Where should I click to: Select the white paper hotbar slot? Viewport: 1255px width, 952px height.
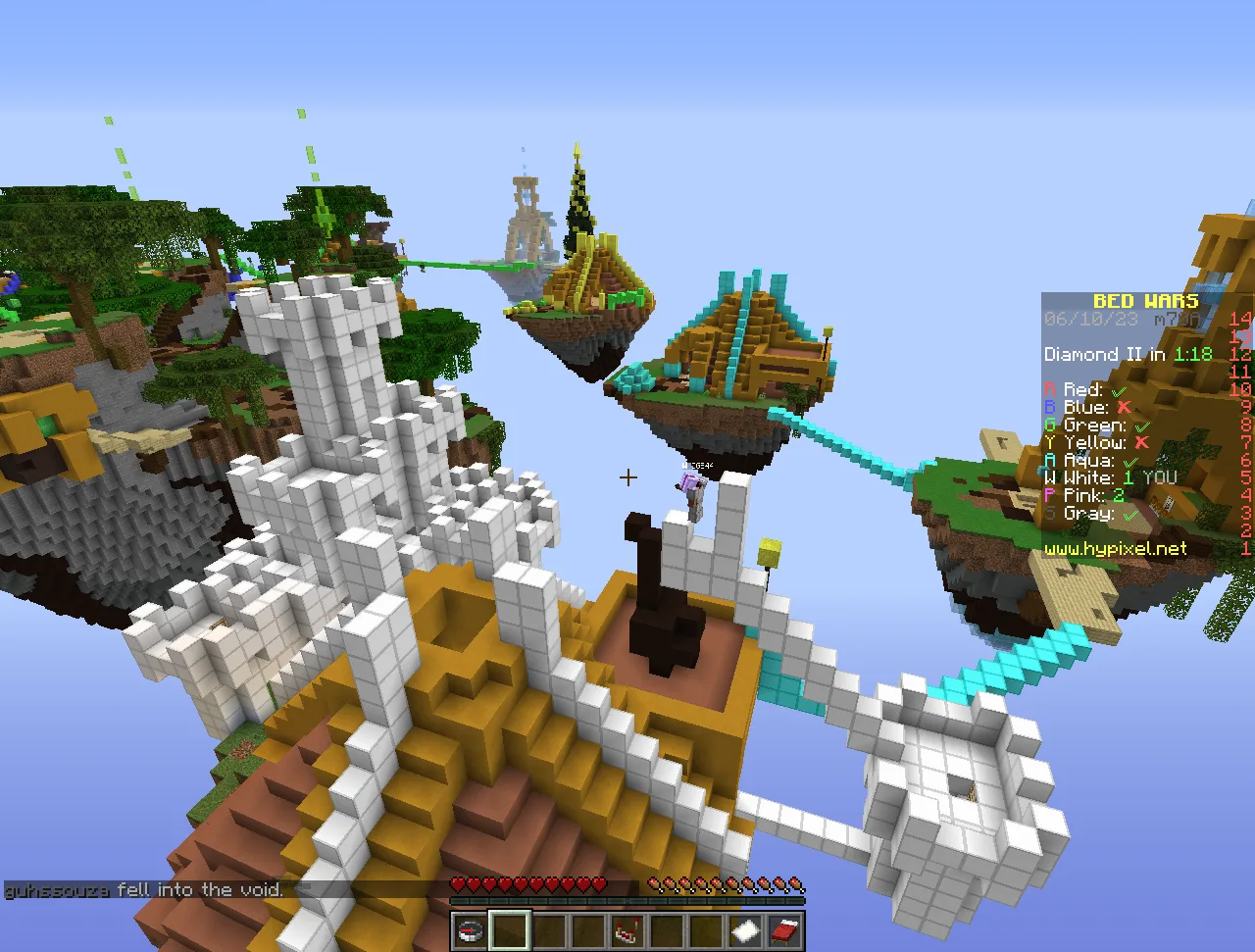click(745, 930)
